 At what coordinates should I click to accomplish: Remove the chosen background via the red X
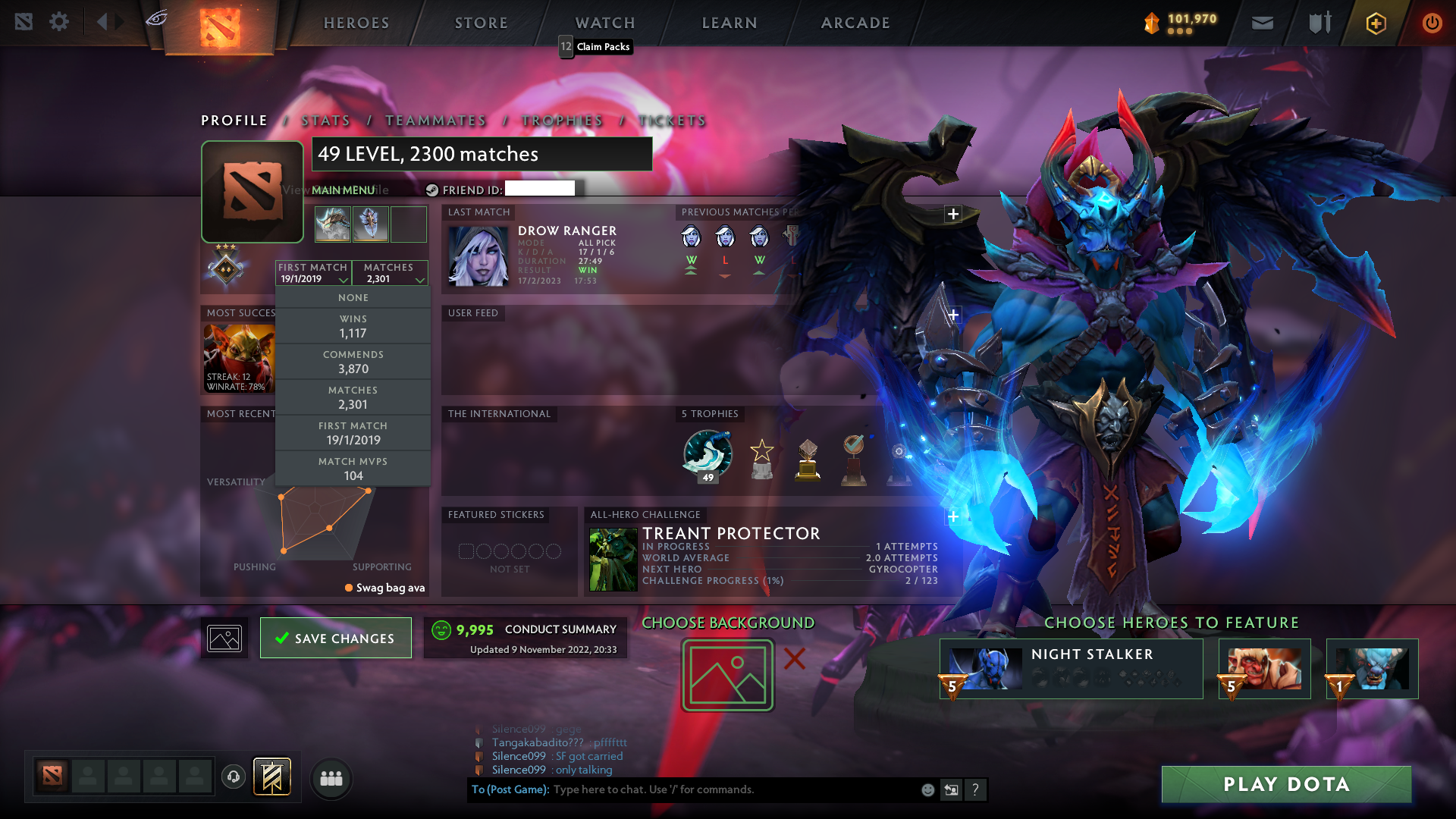(793, 660)
